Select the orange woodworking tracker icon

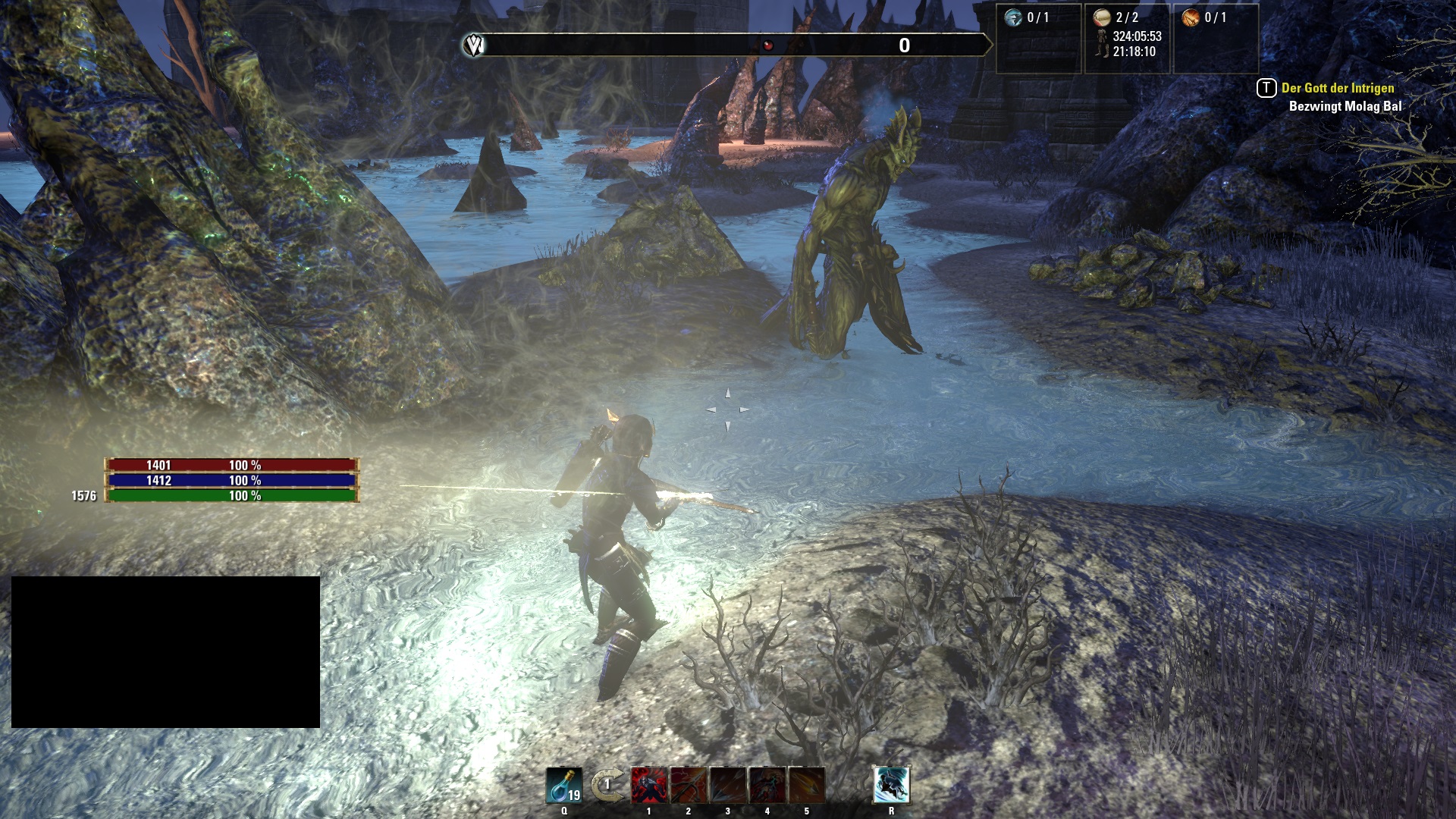pos(1191,17)
